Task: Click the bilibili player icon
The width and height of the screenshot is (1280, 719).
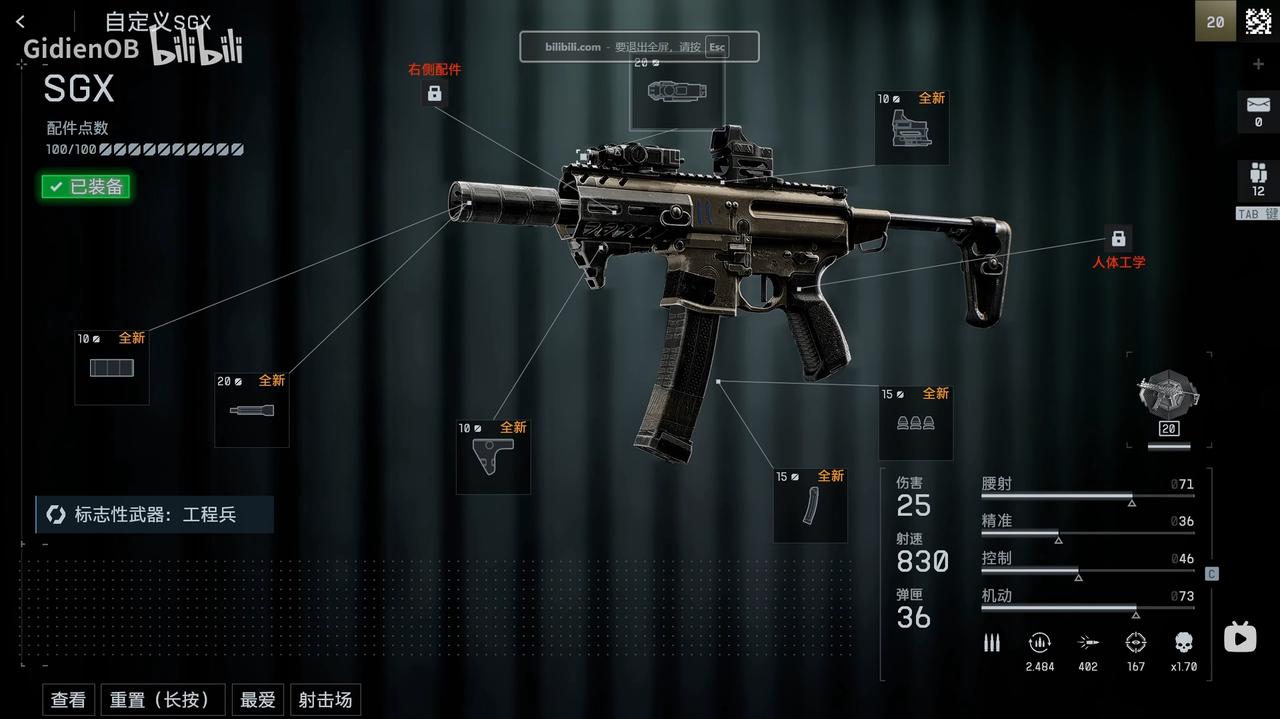Action: pos(1240,637)
